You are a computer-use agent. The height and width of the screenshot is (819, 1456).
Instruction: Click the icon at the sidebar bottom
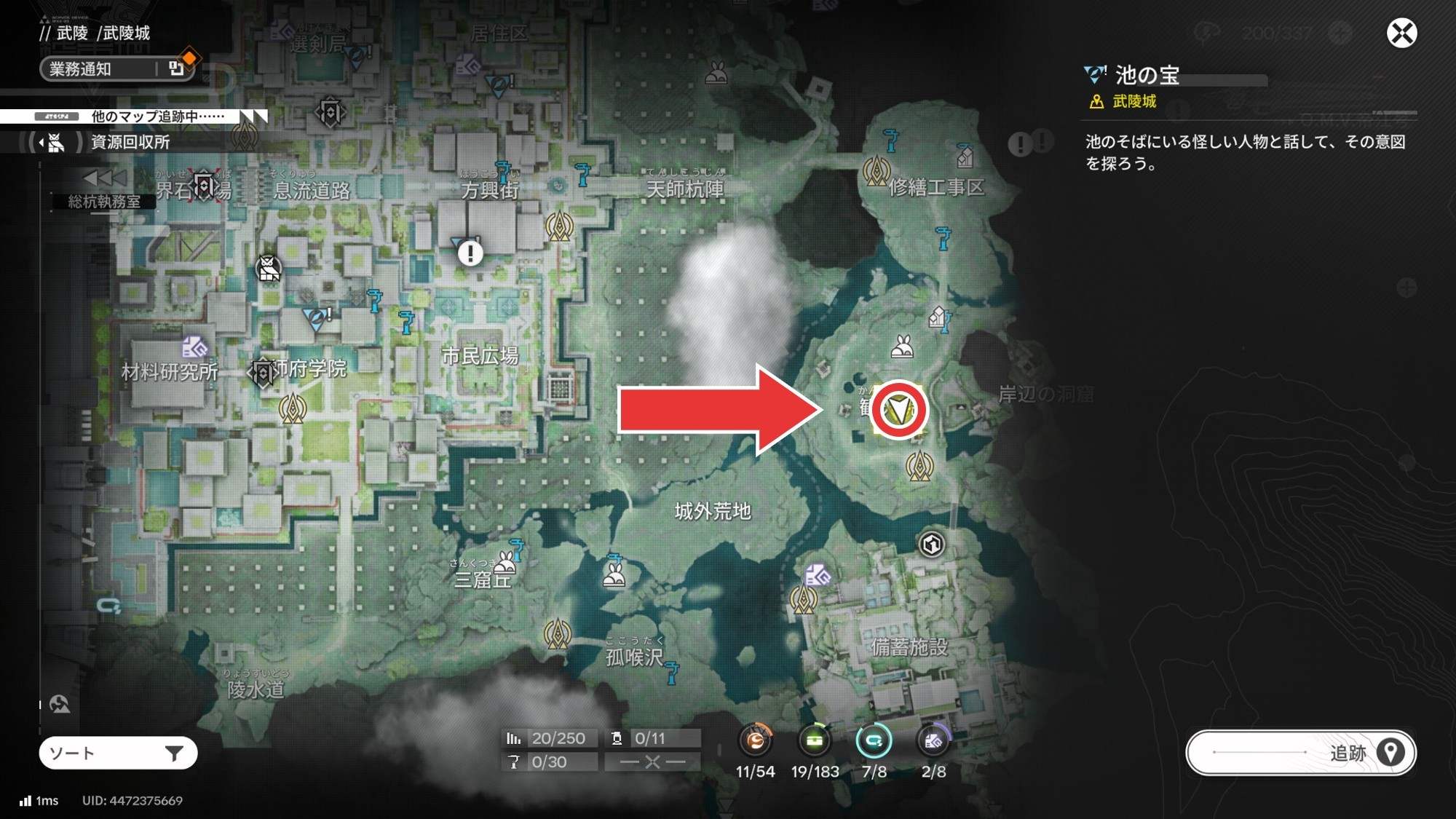[x=60, y=704]
